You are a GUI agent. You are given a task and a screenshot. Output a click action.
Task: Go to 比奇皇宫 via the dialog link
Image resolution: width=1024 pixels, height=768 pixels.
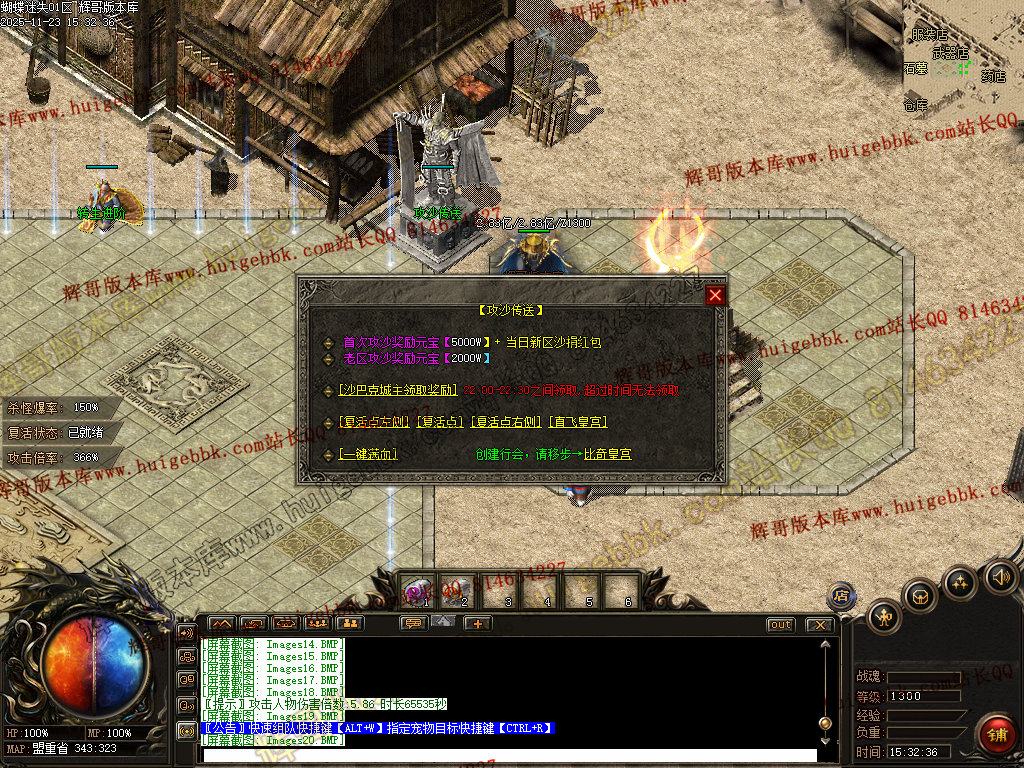(607, 454)
